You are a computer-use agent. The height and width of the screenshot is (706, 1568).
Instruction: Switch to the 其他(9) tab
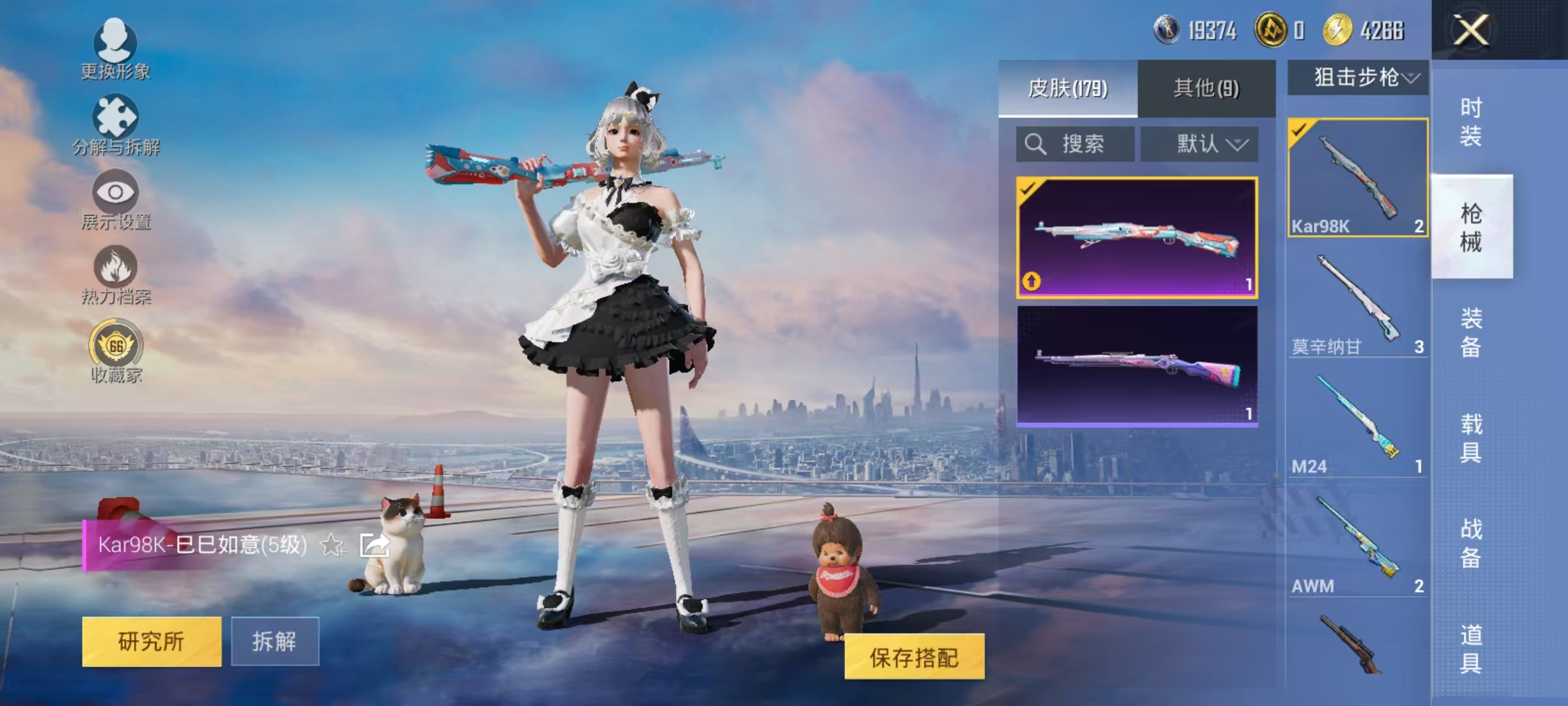tap(1207, 87)
